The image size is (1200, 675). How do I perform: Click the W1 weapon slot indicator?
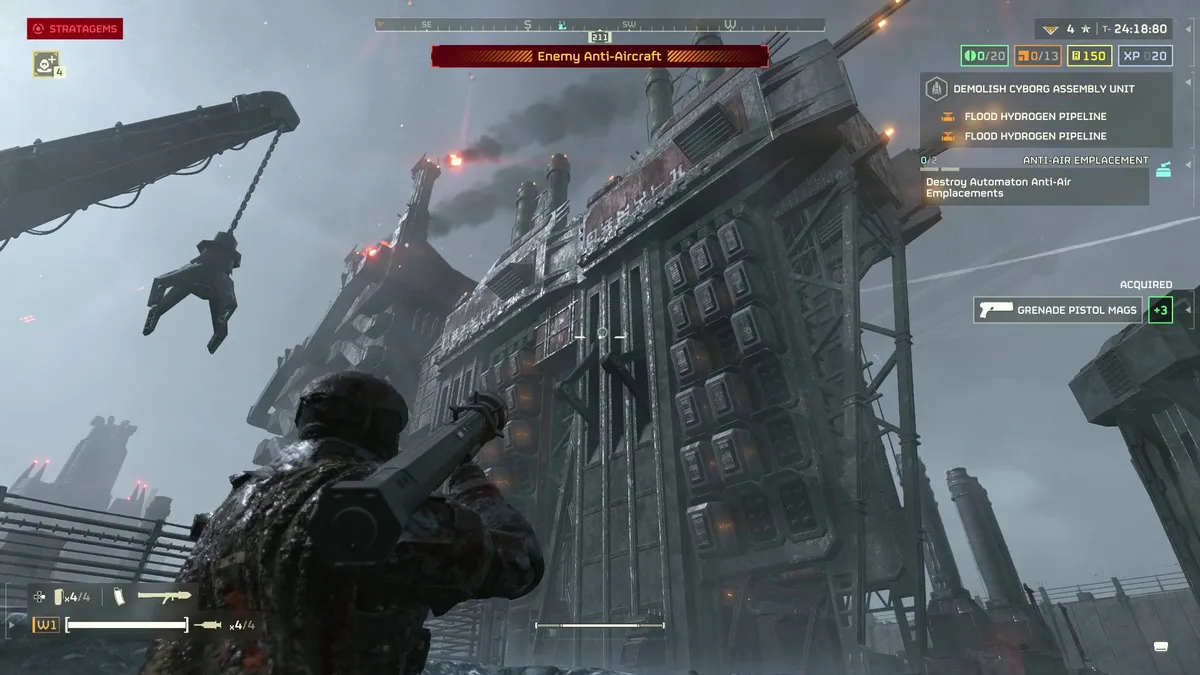(x=45, y=625)
